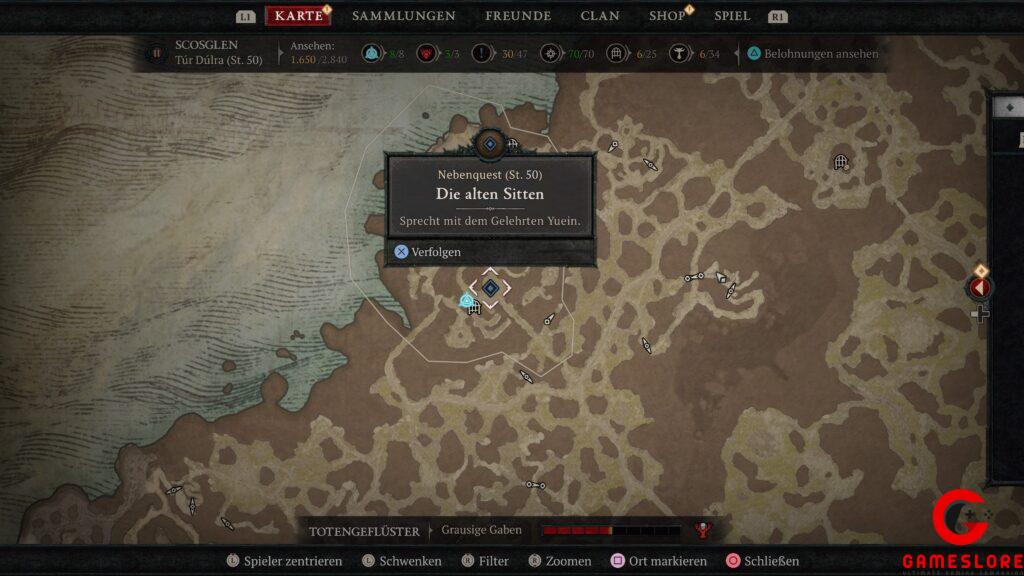1024x576 pixels.
Task: Select the red stronghold progress icon
Action: point(425,54)
